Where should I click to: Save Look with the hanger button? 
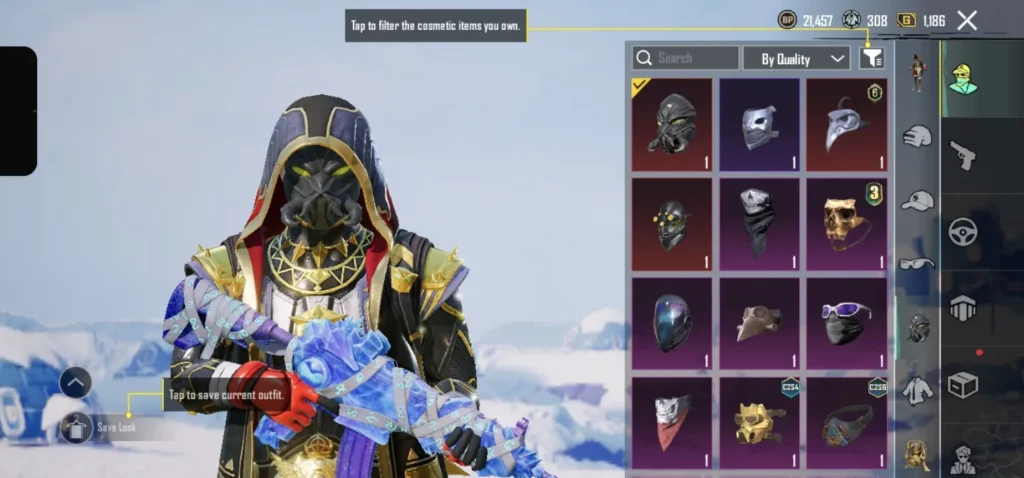point(77,427)
